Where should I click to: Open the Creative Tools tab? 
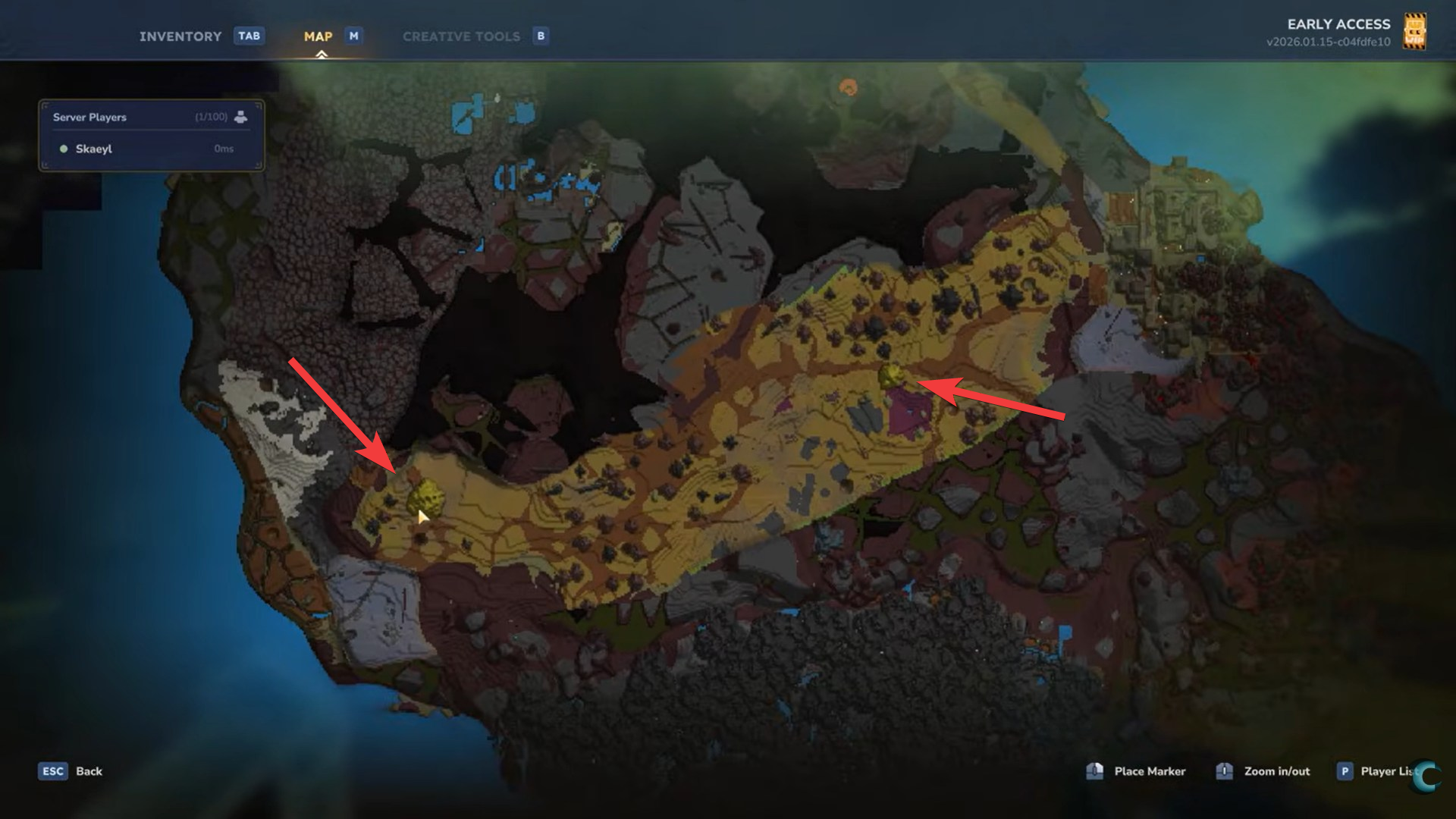463,36
